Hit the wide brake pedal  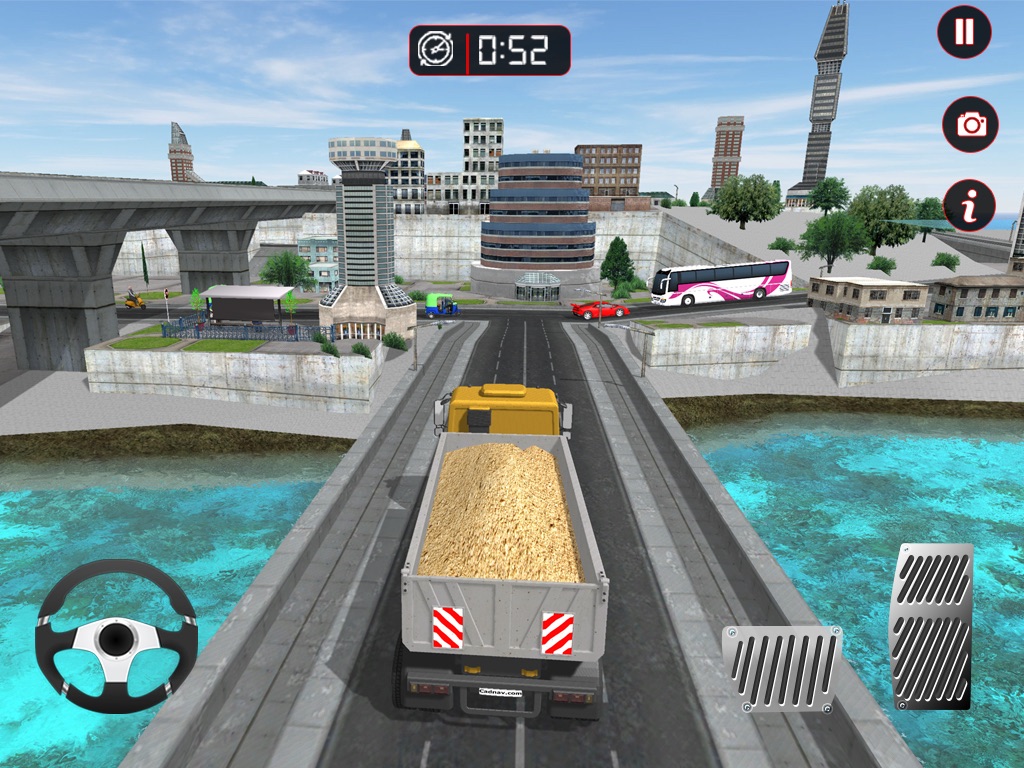click(x=782, y=668)
